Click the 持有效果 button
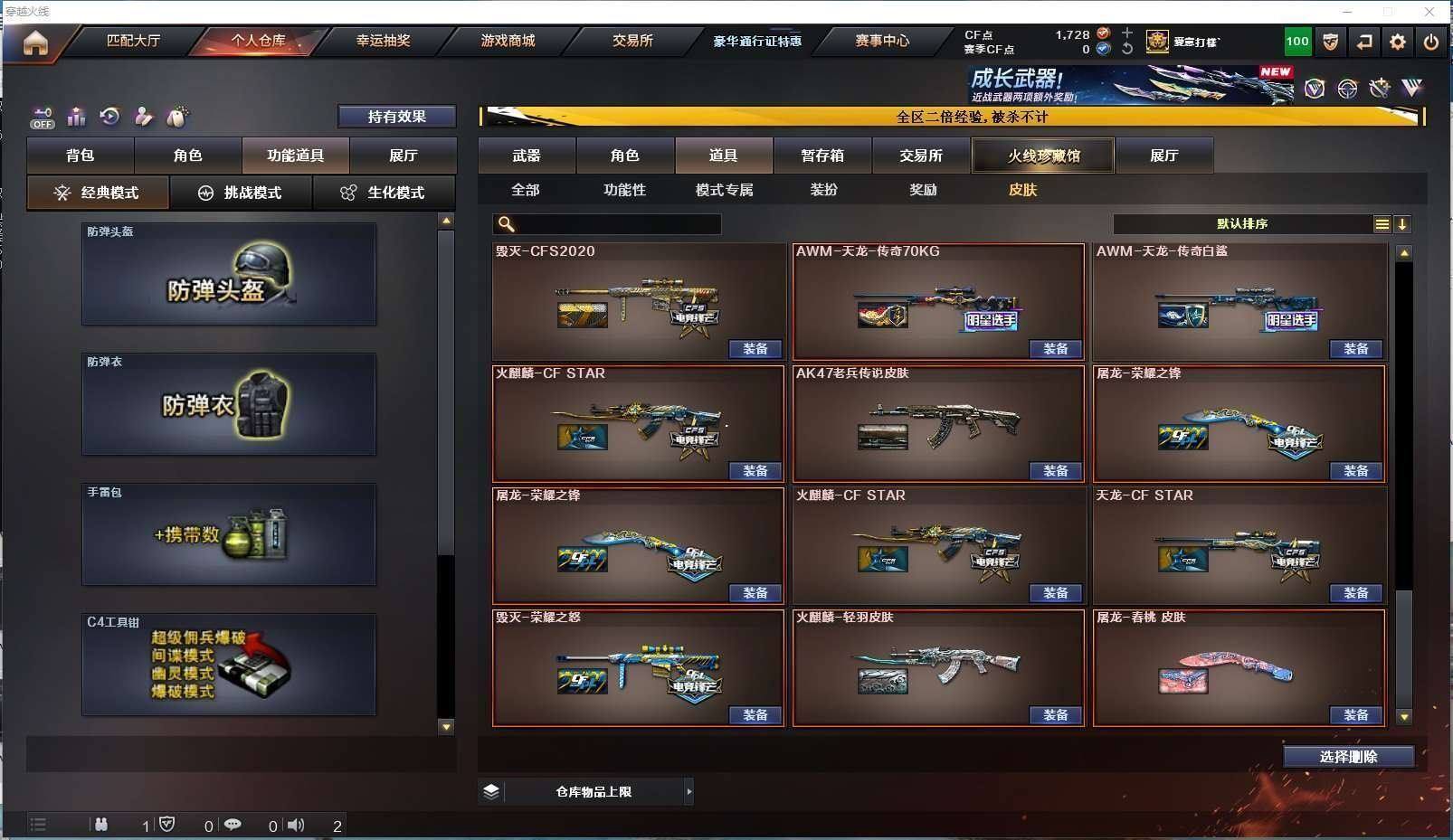Viewport: 1453px width, 840px height. 396,117
